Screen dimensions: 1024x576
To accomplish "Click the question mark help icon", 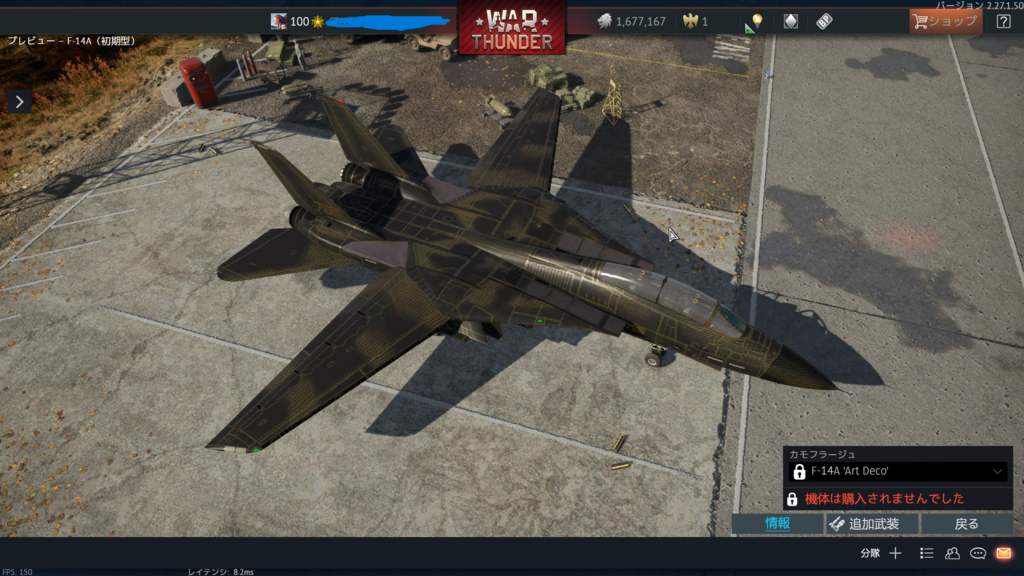I will (x=1003, y=21).
